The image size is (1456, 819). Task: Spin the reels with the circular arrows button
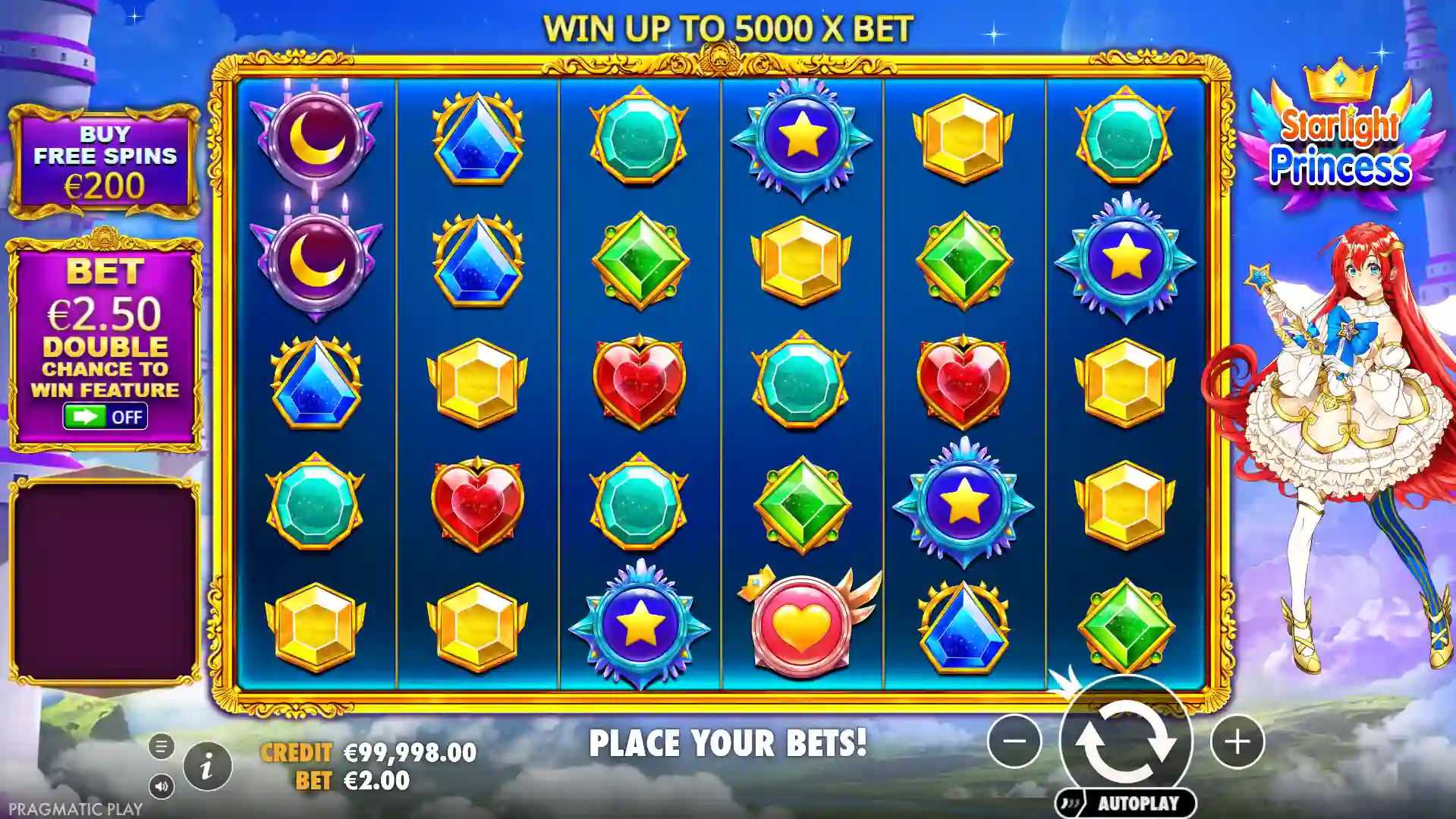(1125, 740)
